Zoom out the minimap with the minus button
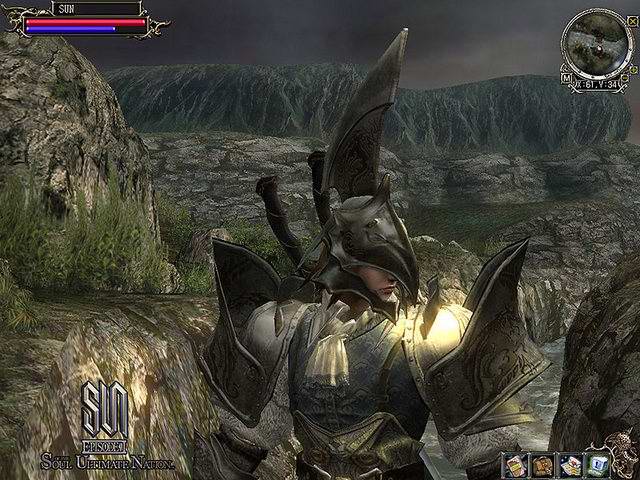The height and width of the screenshot is (480, 640). [x=625, y=78]
